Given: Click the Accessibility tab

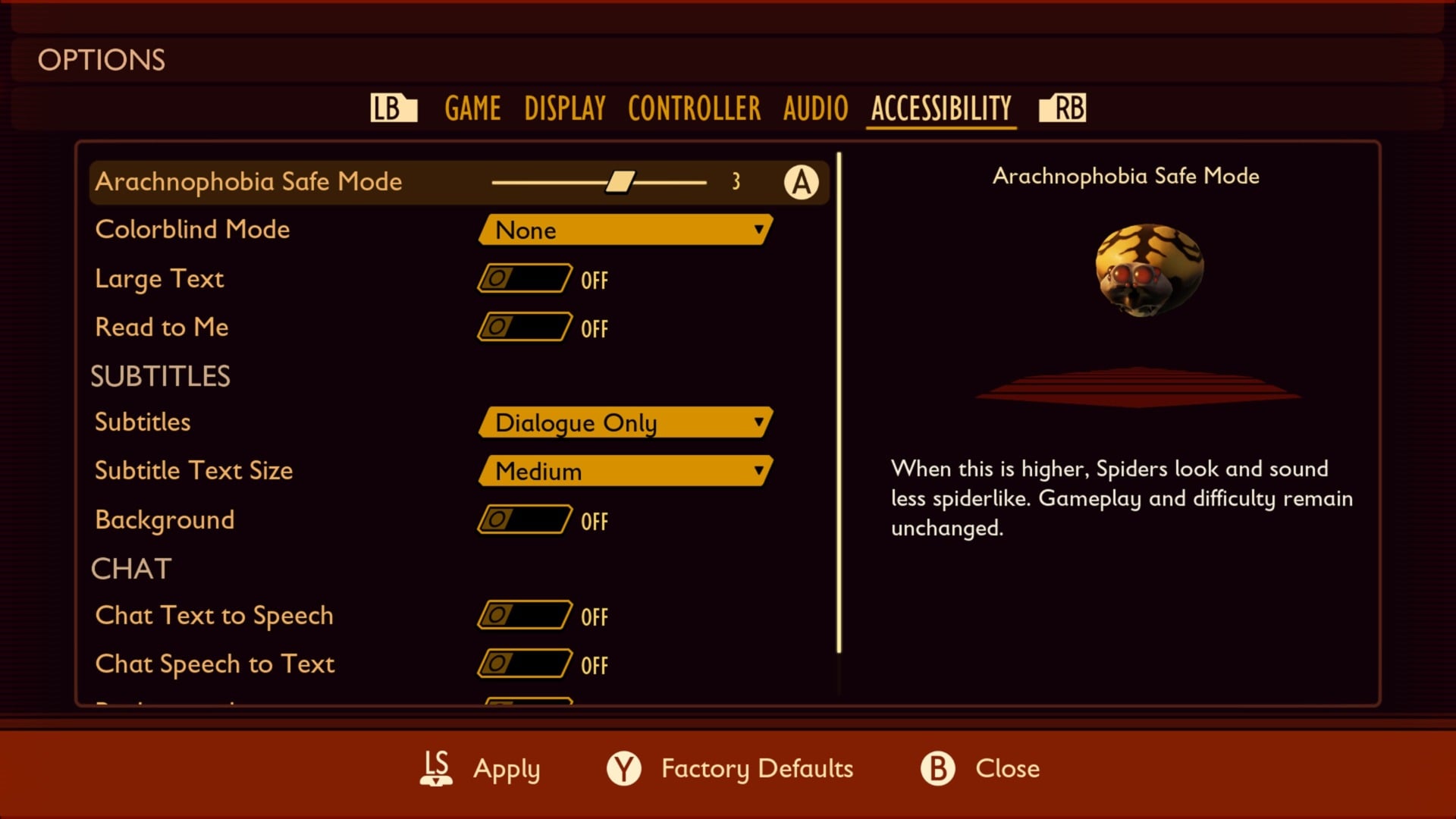Looking at the screenshot, I should click(x=941, y=108).
